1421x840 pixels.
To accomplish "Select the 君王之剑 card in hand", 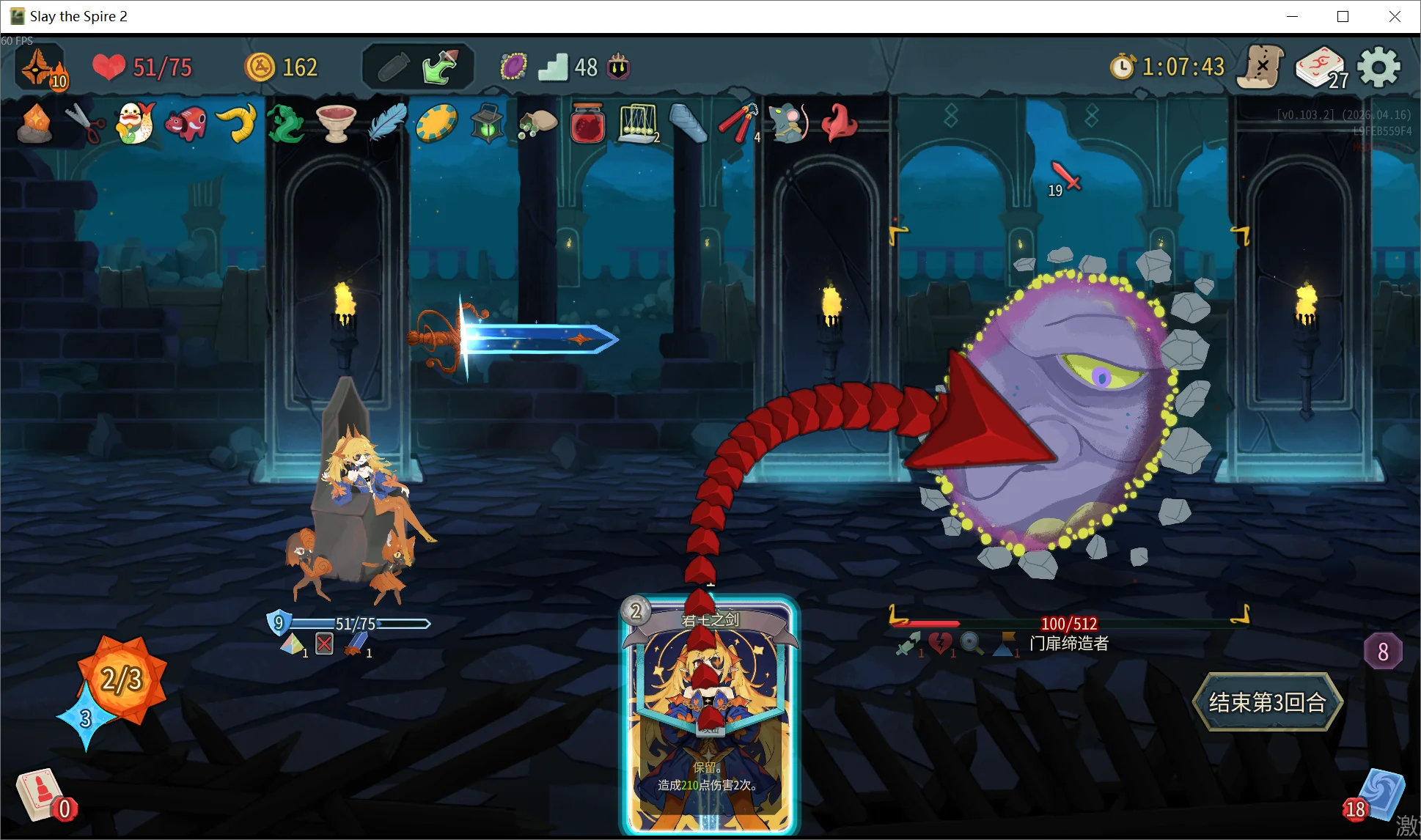I will [x=709, y=715].
